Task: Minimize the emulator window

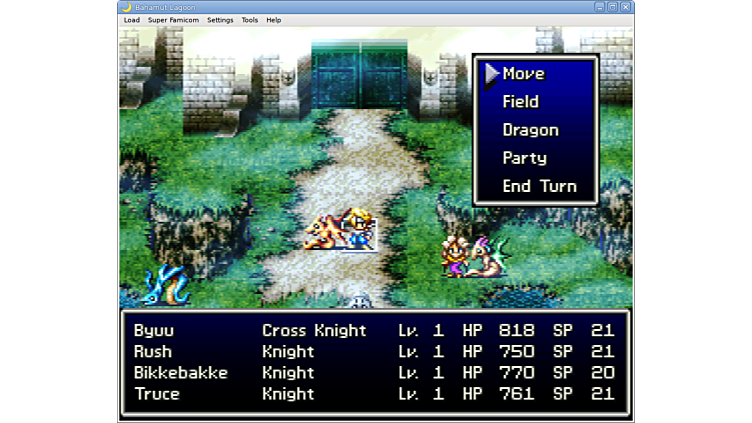Action: point(600,7)
